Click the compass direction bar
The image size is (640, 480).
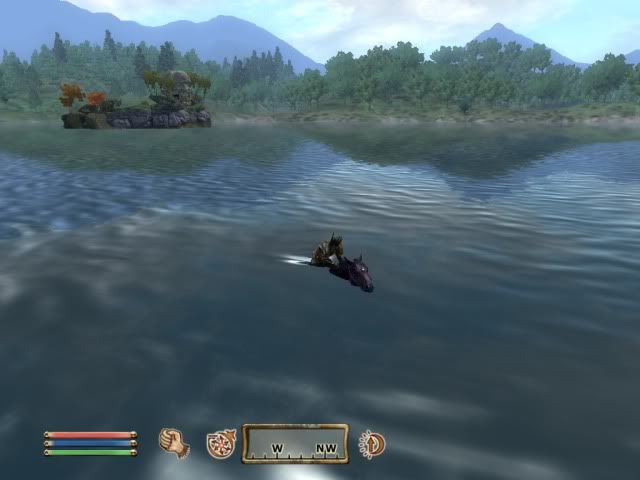295,444
